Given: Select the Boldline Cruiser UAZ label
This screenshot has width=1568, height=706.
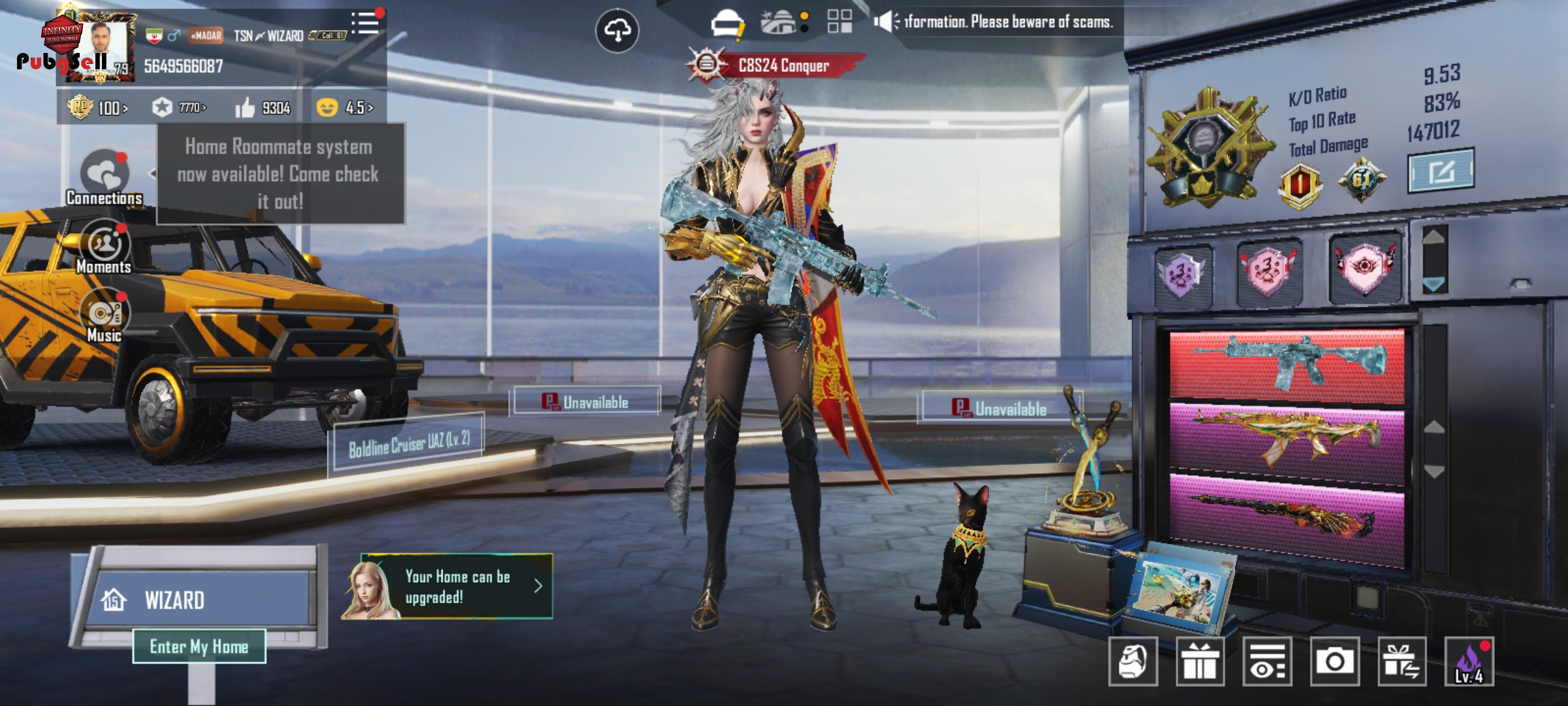Looking at the screenshot, I should point(409,444).
